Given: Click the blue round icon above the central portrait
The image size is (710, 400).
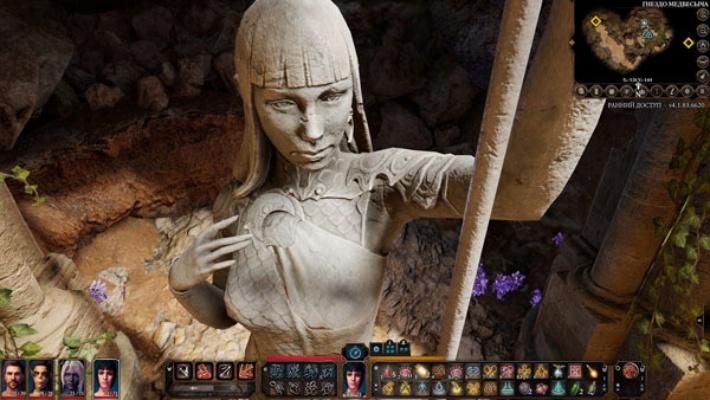Looking at the screenshot, I should point(356,351).
